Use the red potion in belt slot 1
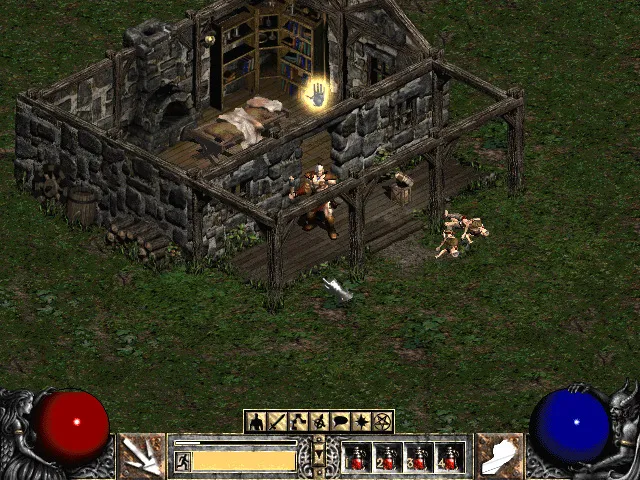 [x=357, y=458]
